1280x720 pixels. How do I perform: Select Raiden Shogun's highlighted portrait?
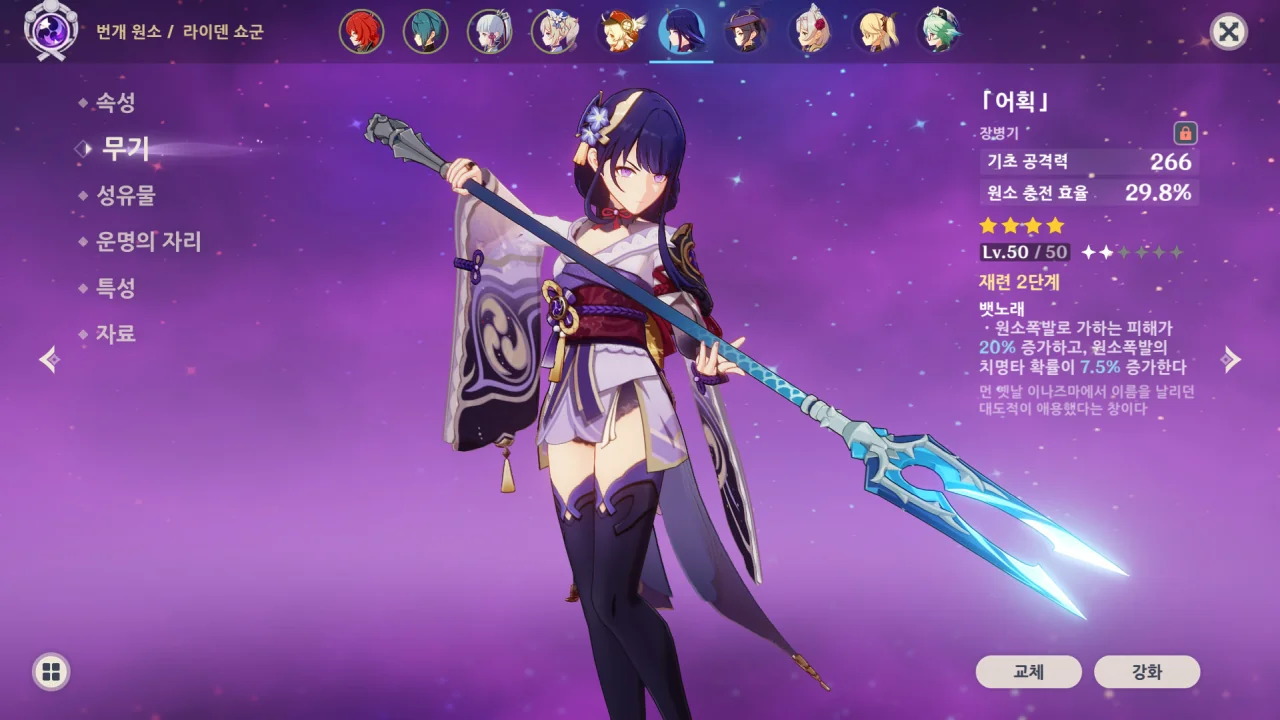pos(681,32)
